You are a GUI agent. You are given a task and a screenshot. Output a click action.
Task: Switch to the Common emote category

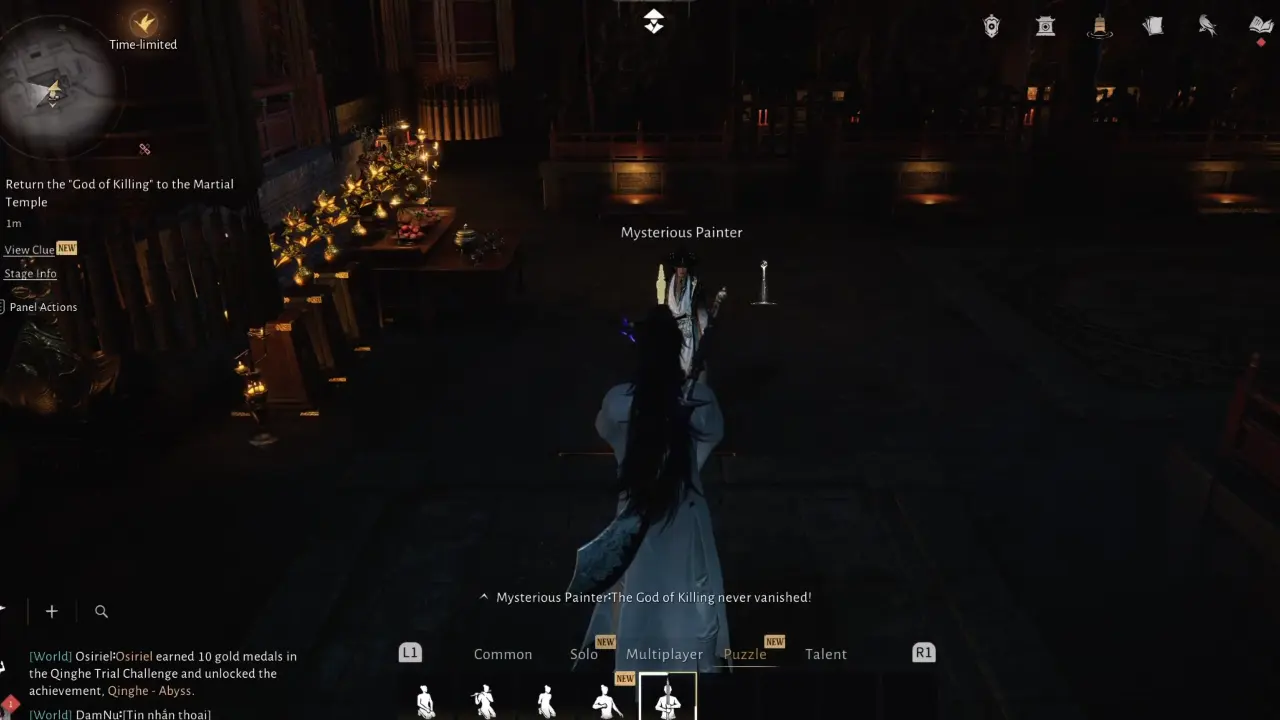[503, 654]
